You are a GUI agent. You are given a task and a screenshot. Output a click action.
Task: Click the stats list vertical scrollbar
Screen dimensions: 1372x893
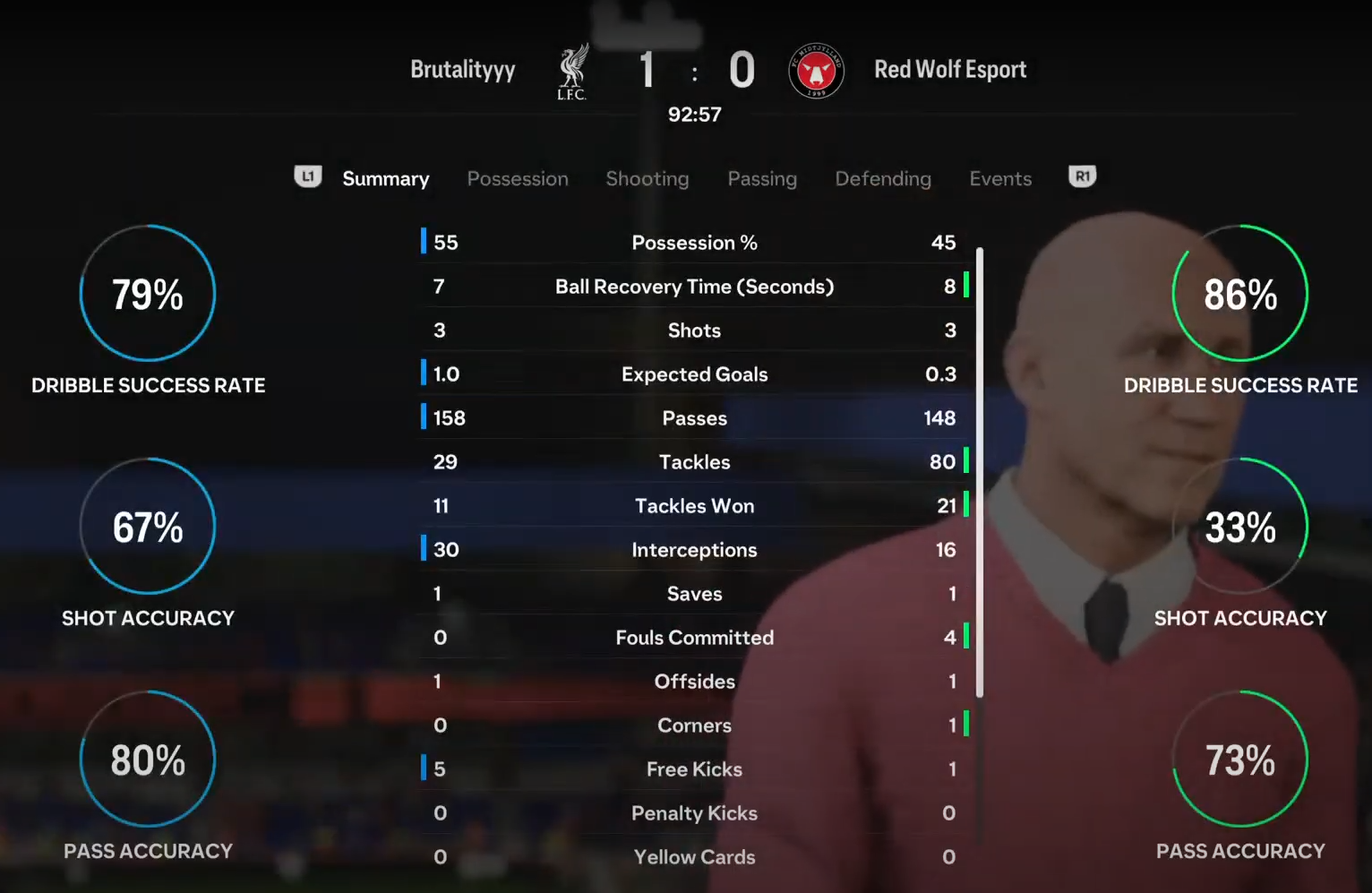(x=980, y=471)
